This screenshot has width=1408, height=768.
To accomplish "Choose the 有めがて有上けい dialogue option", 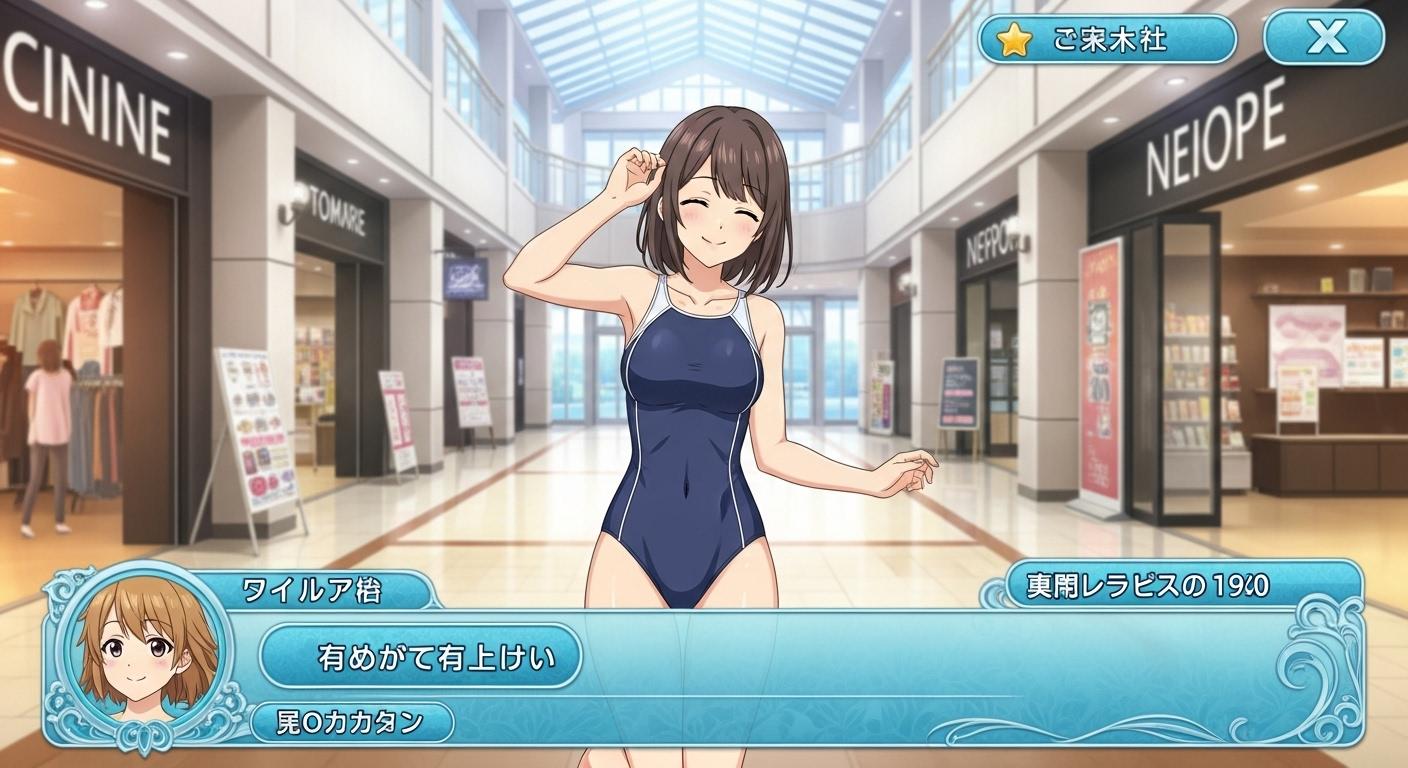I will (x=421, y=656).
